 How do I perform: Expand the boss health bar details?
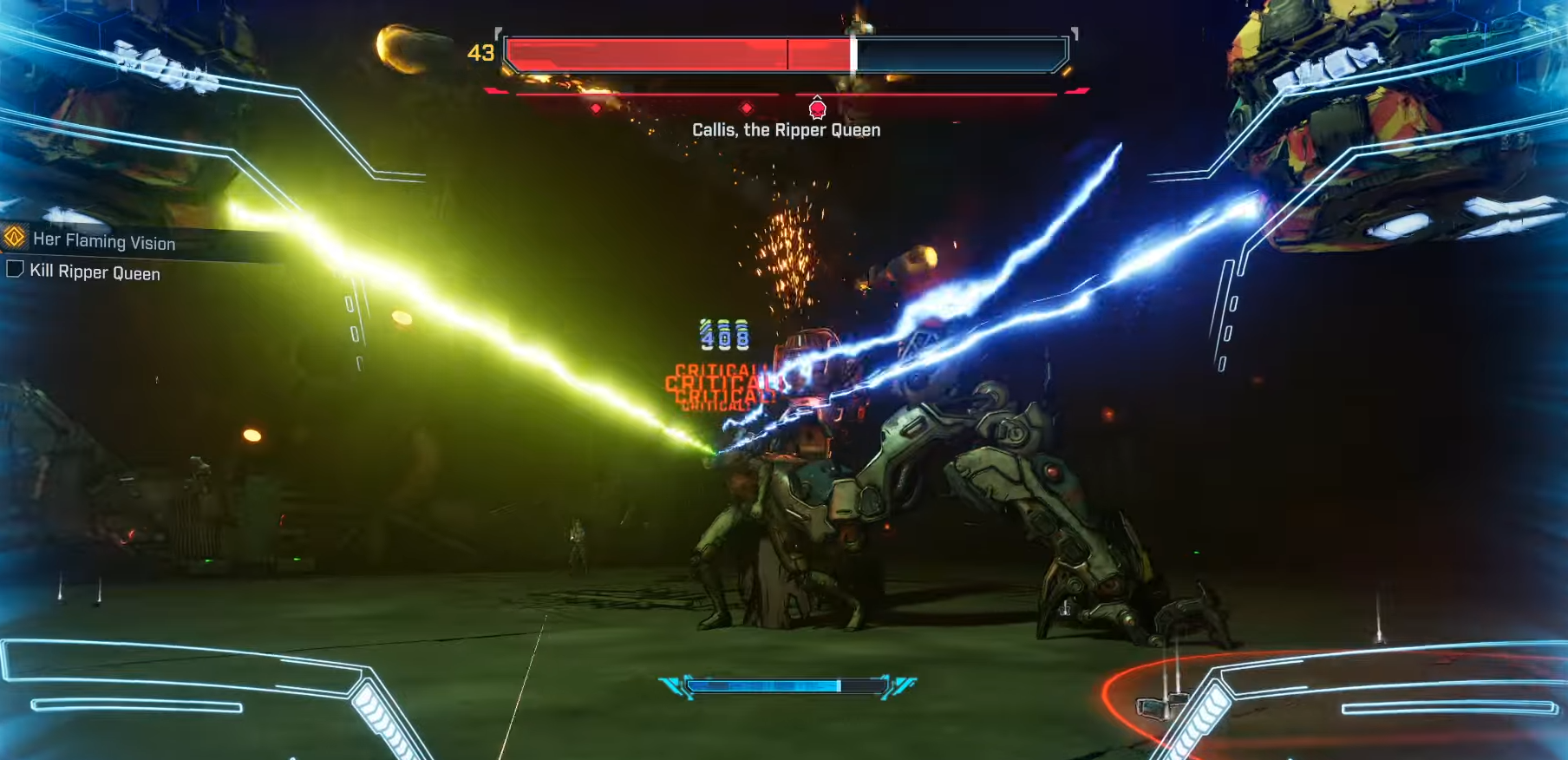point(785,54)
